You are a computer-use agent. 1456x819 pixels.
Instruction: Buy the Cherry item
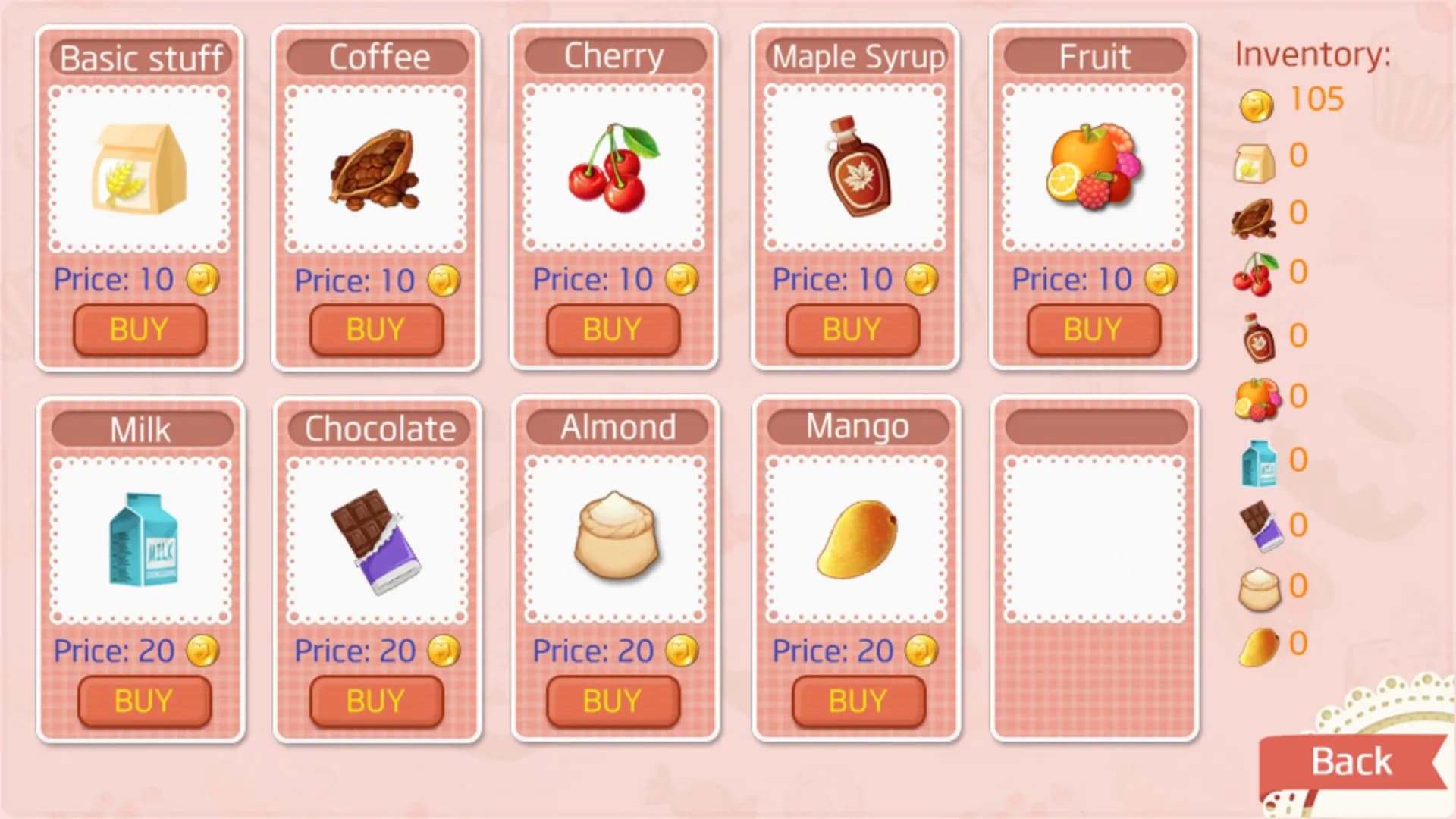[613, 330]
